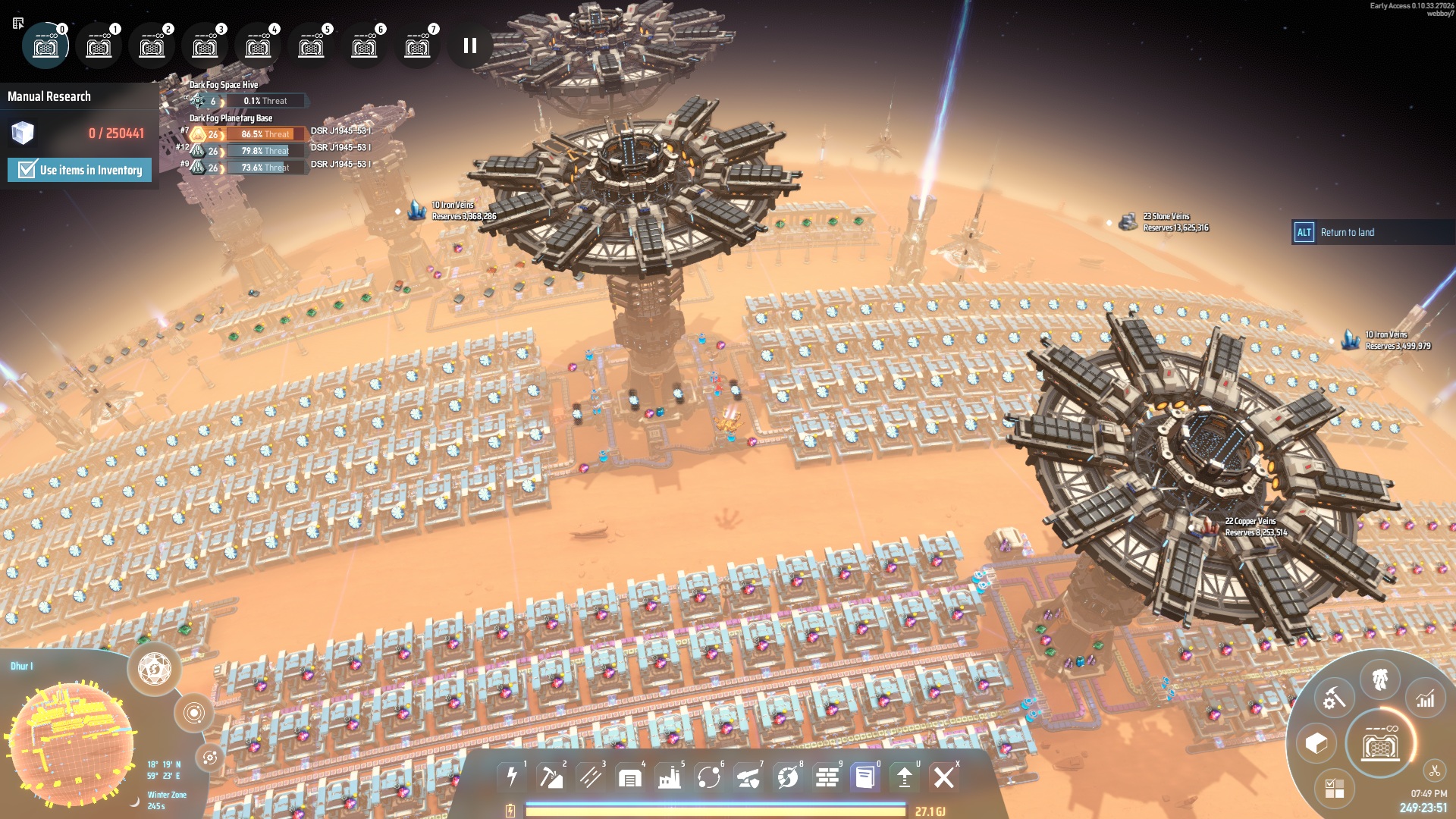The height and width of the screenshot is (819, 1456).
Task: Pause the research queue
Action: [470, 45]
